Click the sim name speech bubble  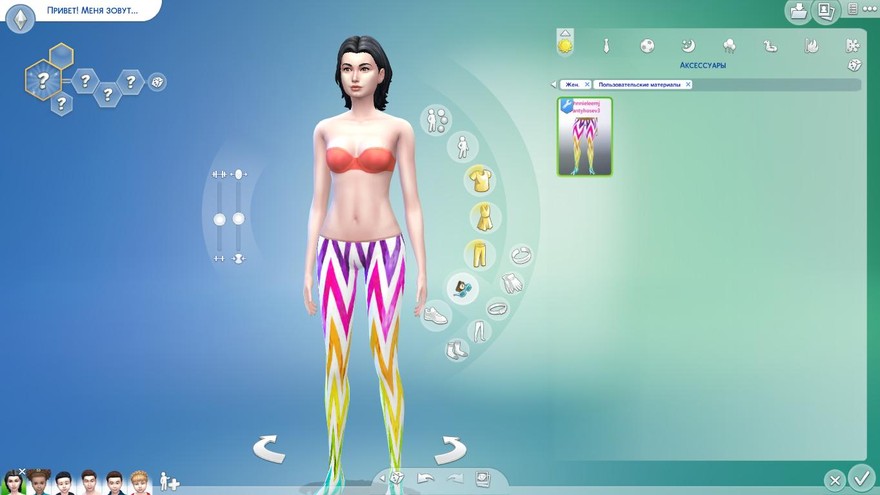click(x=92, y=11)
